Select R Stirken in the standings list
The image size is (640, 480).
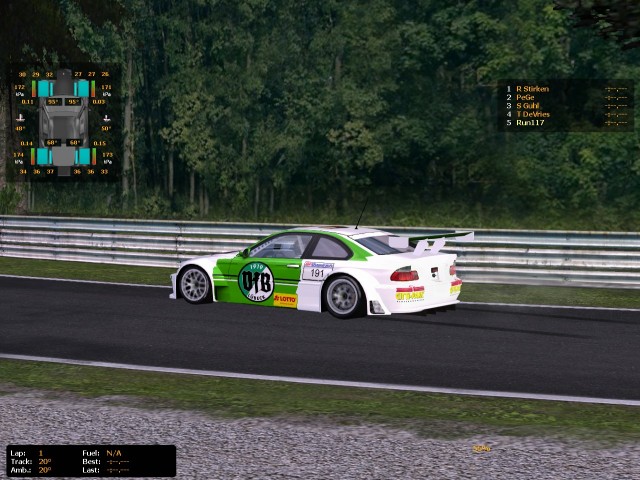[532, 89]
